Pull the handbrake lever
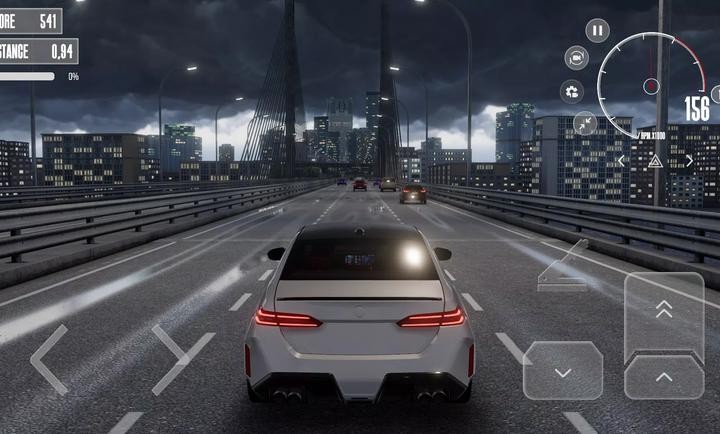The width and height of the screenshot is (720, 434). tap(563, 267)
